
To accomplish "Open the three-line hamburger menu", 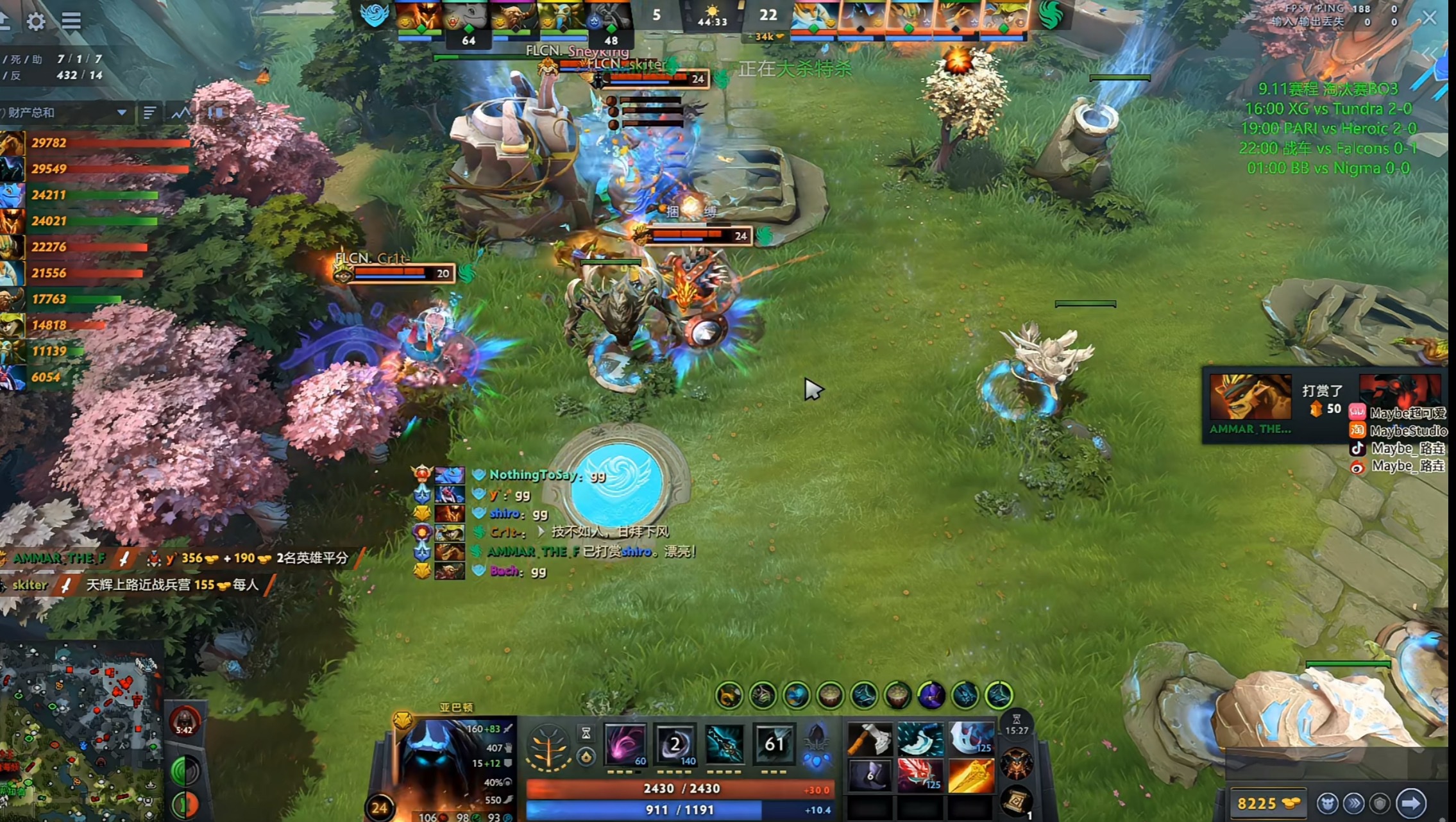I will pos(71,21).
